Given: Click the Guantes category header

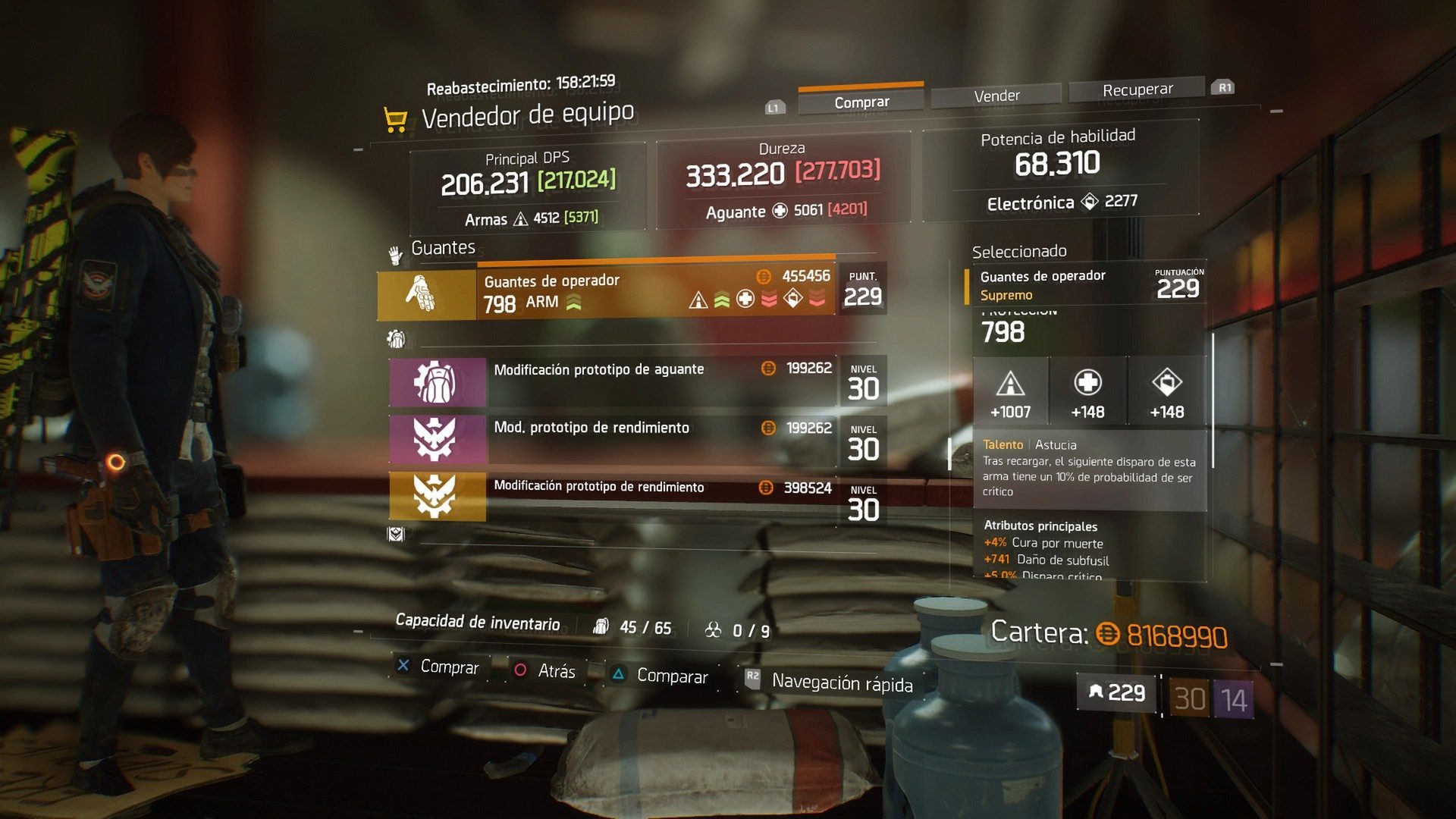Looking at the screenshot, I should point(442,248).
